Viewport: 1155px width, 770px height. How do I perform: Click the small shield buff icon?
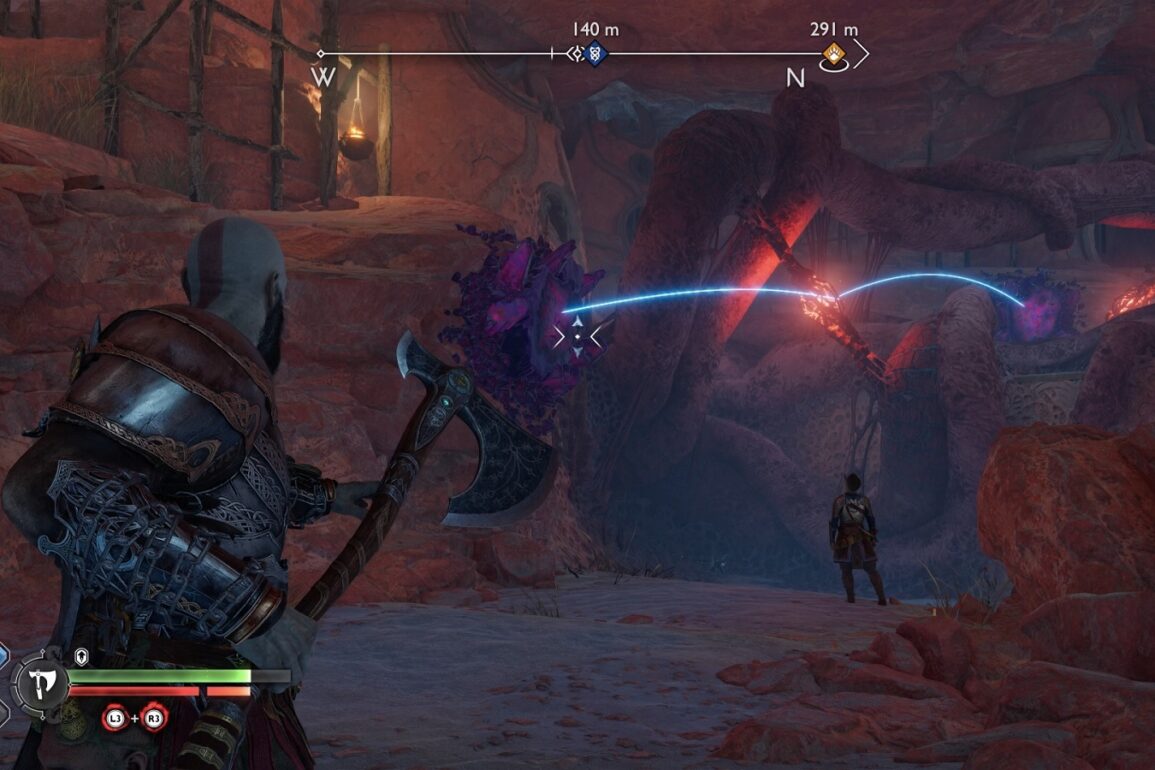(83, 657)
